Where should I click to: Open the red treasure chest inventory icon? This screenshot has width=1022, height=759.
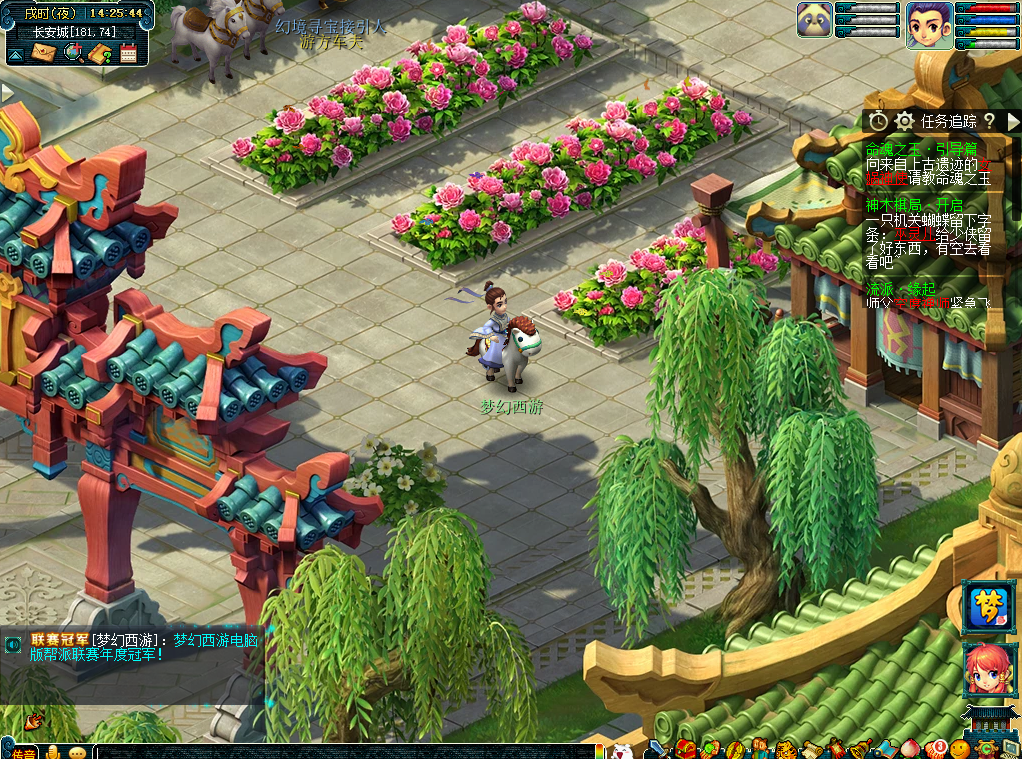pos(687,749)
